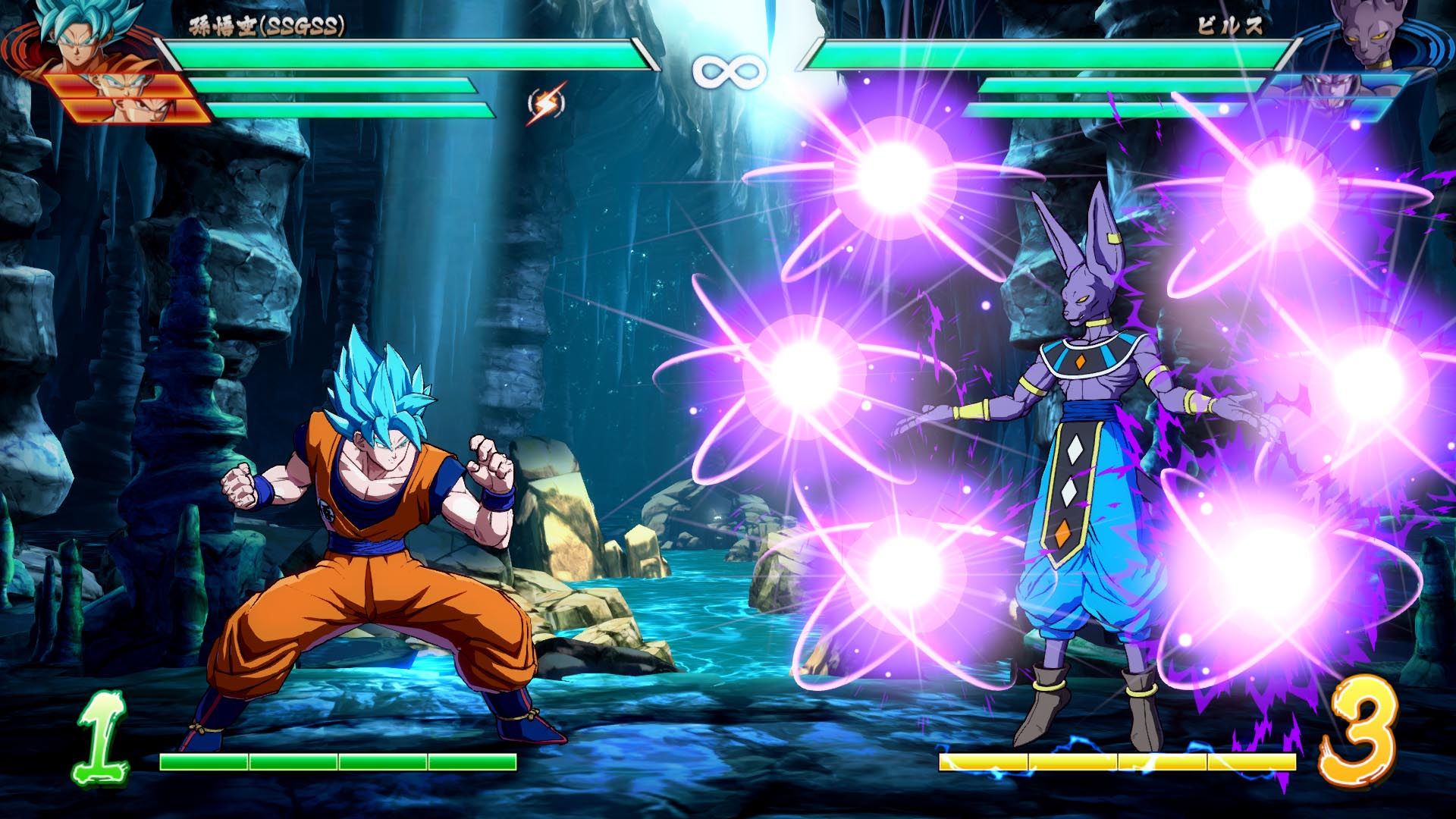Screen dimensions: 1456x819
Task: Click the infinity timer symbol
Action: pos(729,68)
